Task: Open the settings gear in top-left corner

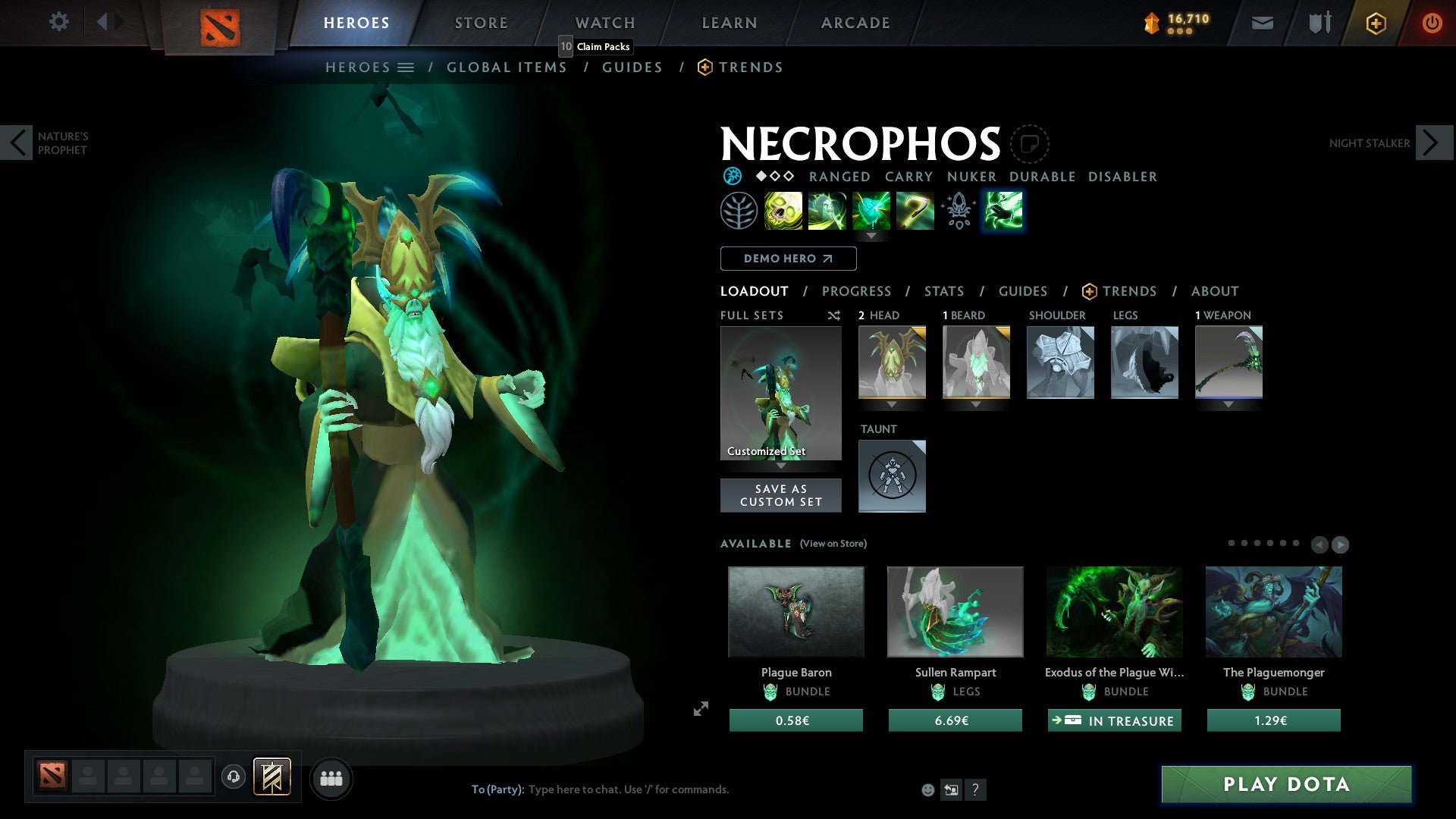Action: [59, 22]
